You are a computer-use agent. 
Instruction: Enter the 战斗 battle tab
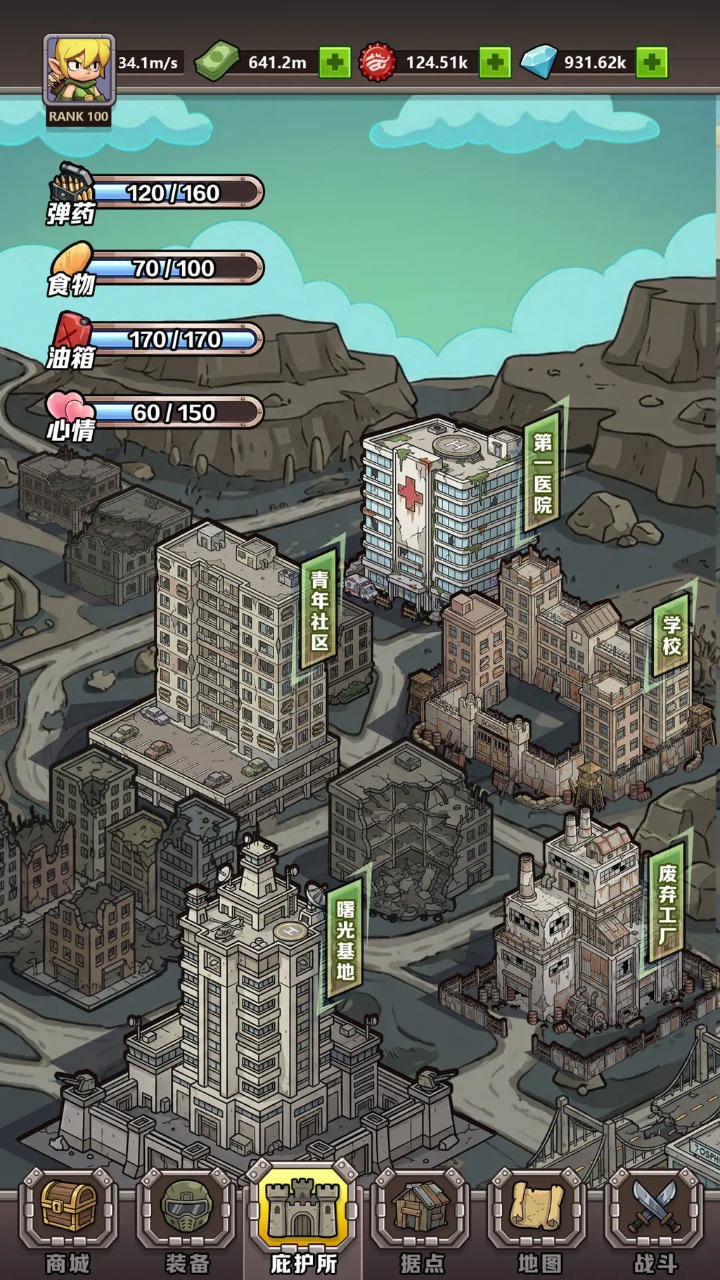654,1220
